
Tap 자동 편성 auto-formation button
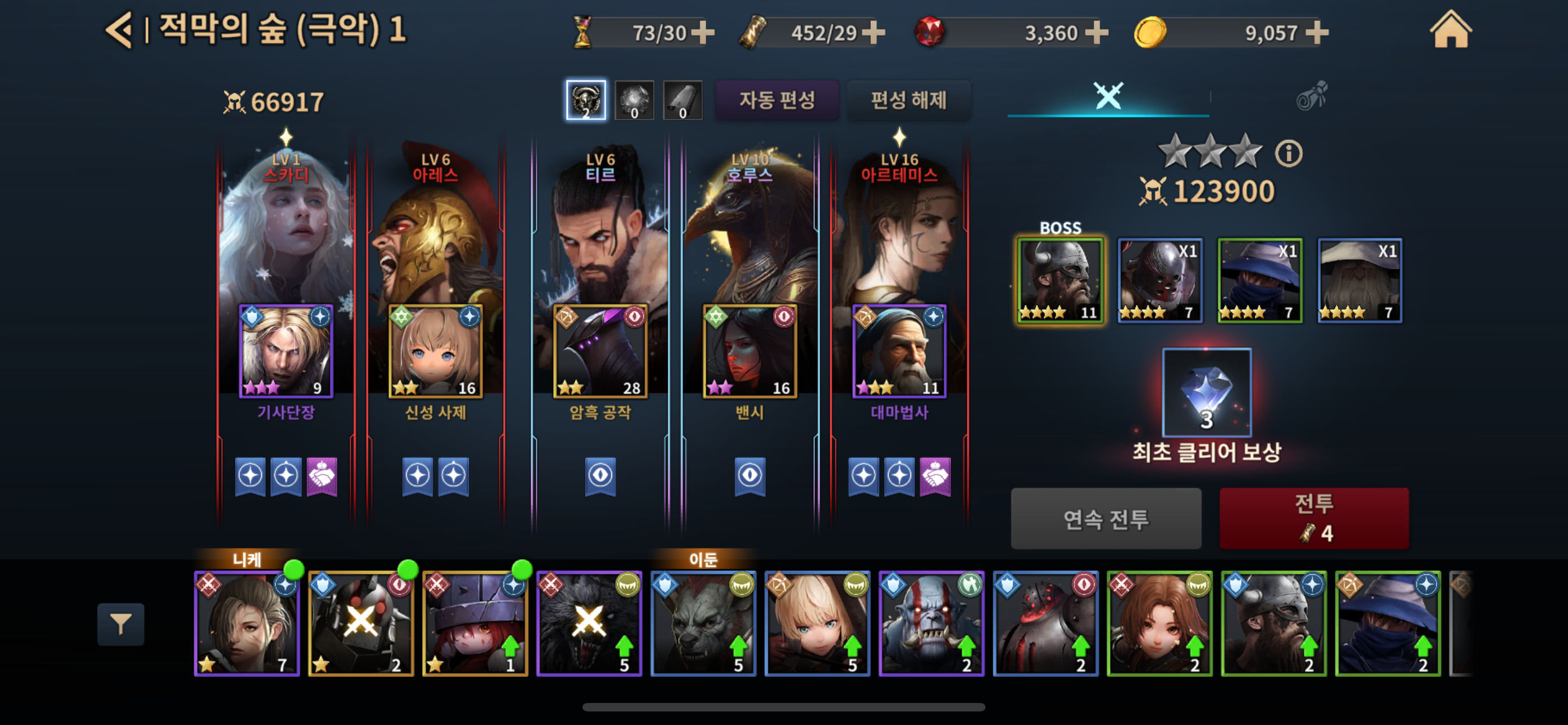[777, 101]
